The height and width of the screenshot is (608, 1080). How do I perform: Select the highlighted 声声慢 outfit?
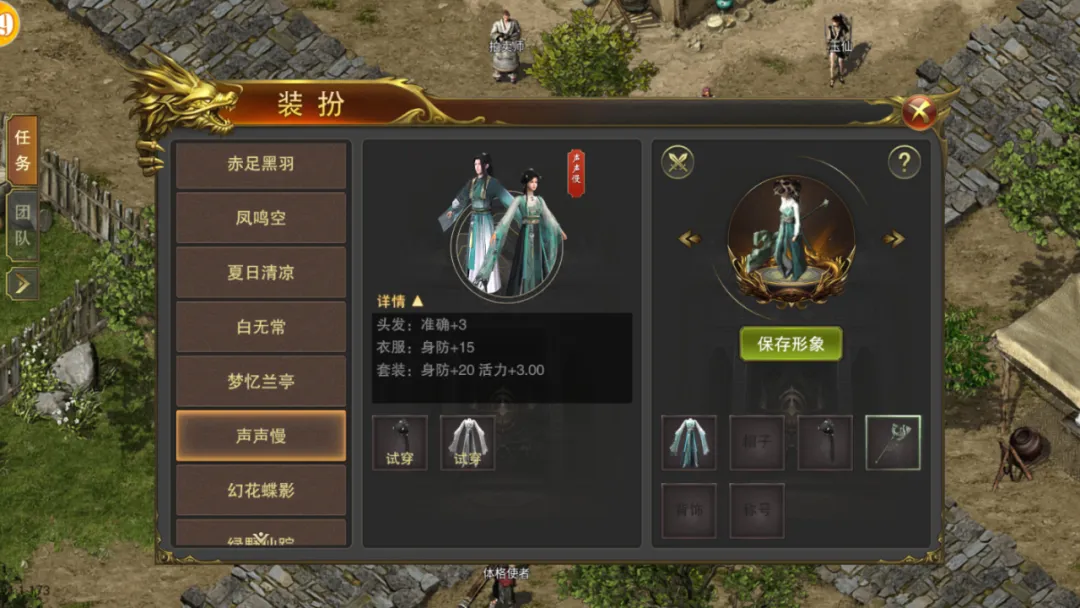click(x=261, y=436)
